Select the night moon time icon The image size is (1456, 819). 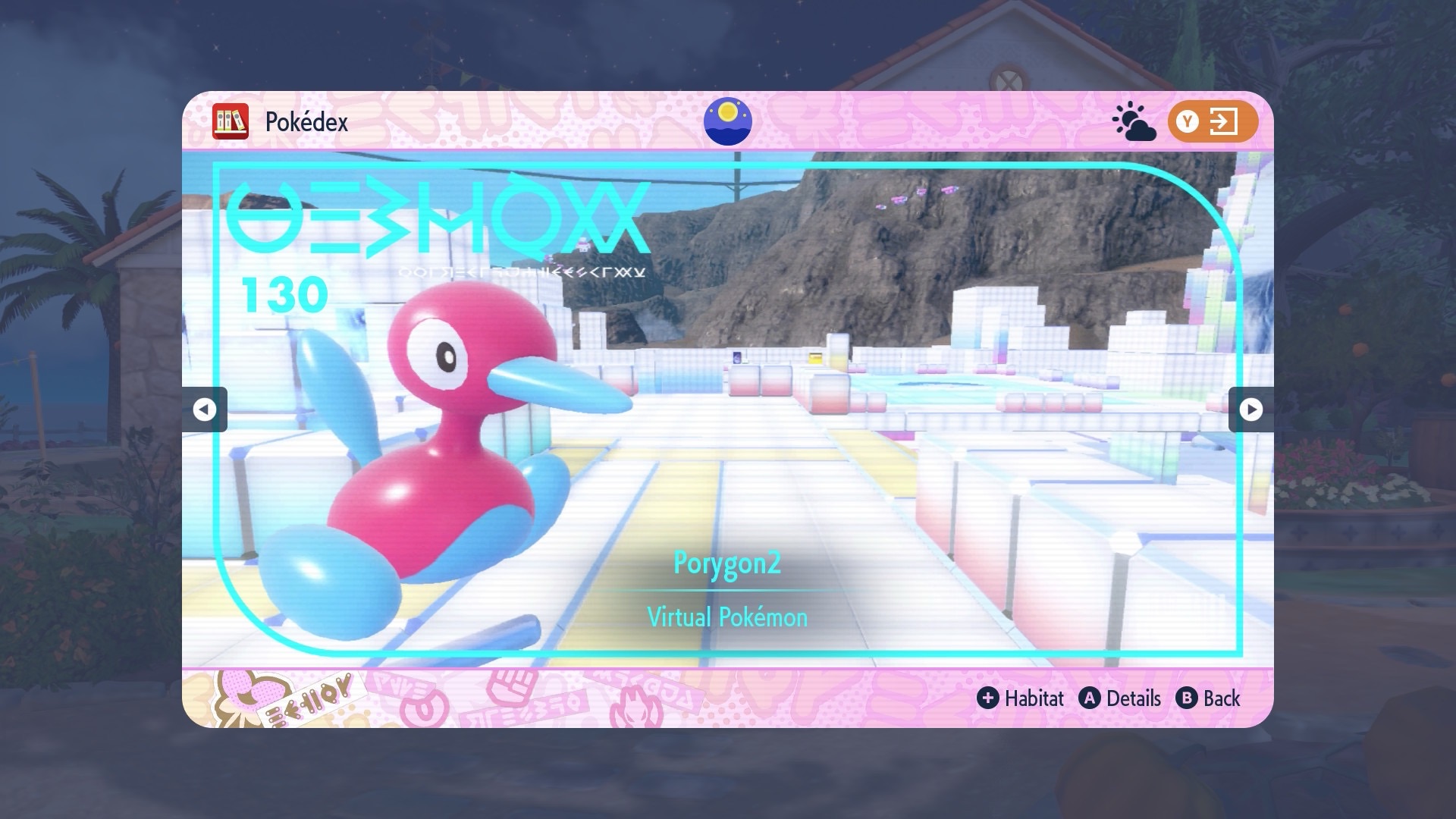pos(727,121)
